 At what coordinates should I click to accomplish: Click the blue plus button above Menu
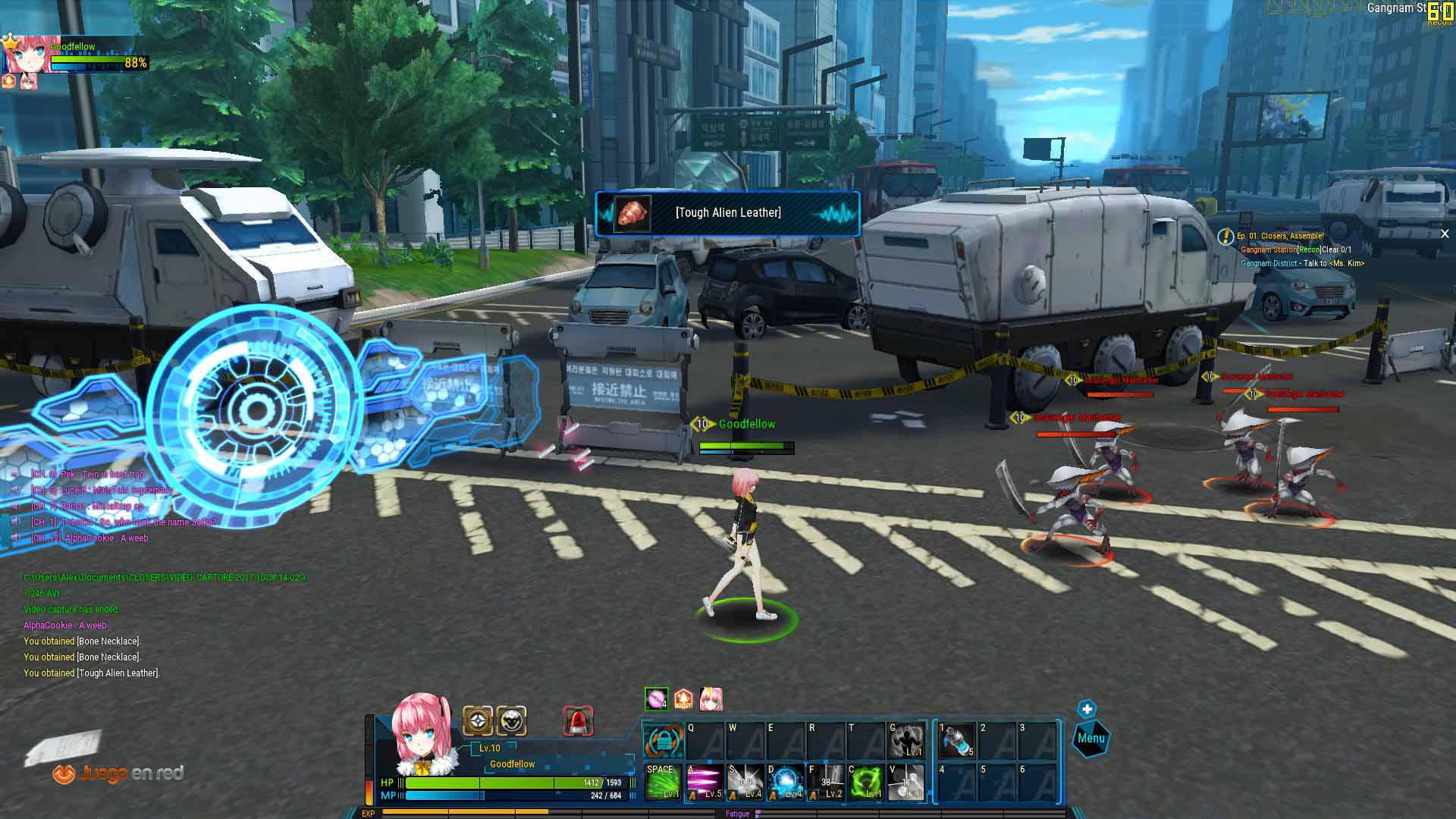[1087, 709]
